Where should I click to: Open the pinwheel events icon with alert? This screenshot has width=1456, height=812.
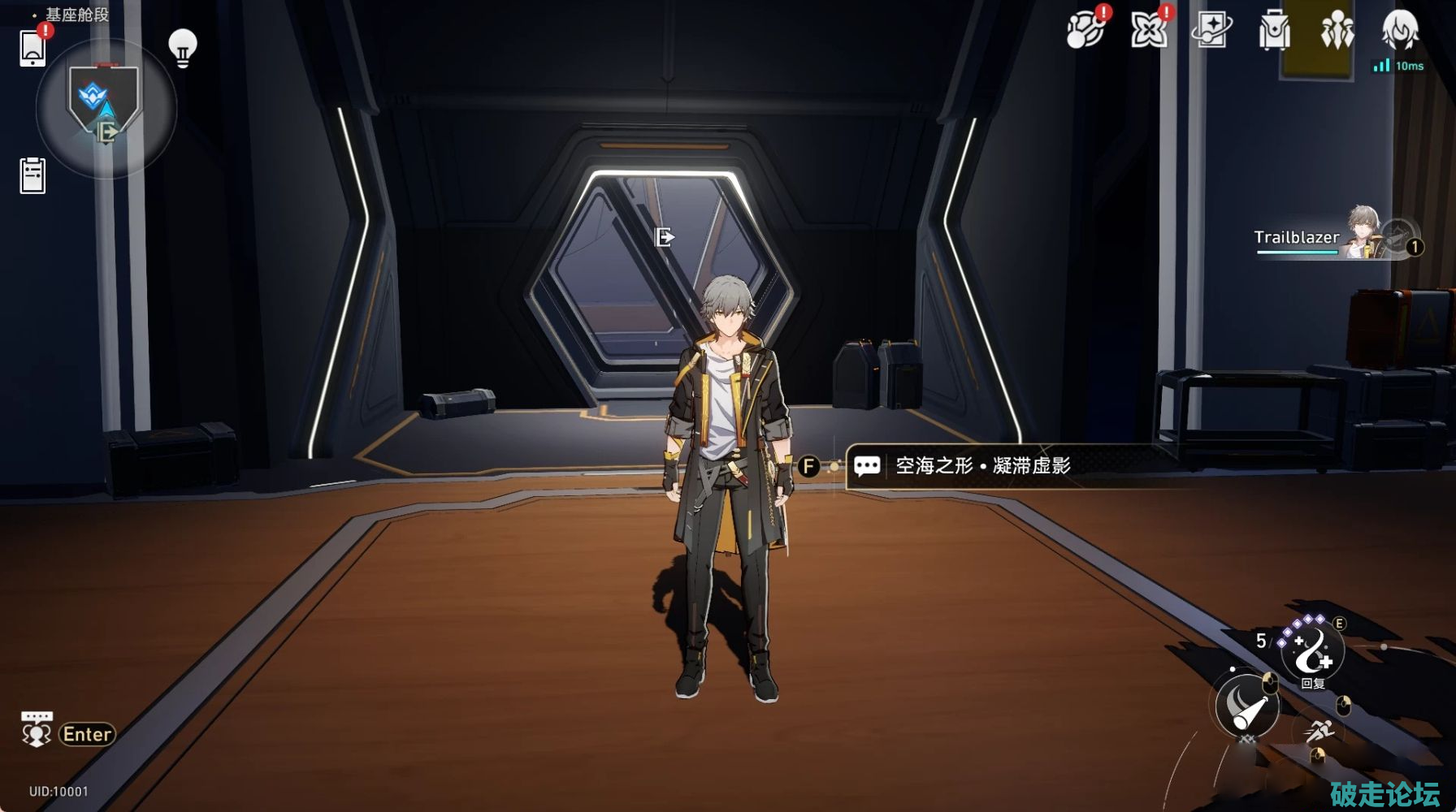(x=1149, y=32)
